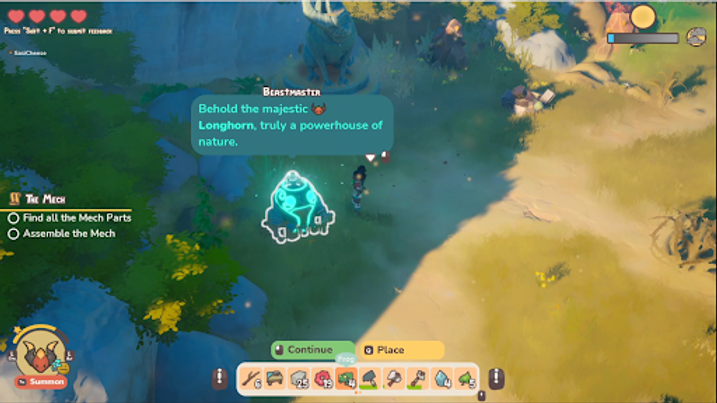717x403 pixels.
Task: Continue the Beastmaster dialogue
Action: 309,350
